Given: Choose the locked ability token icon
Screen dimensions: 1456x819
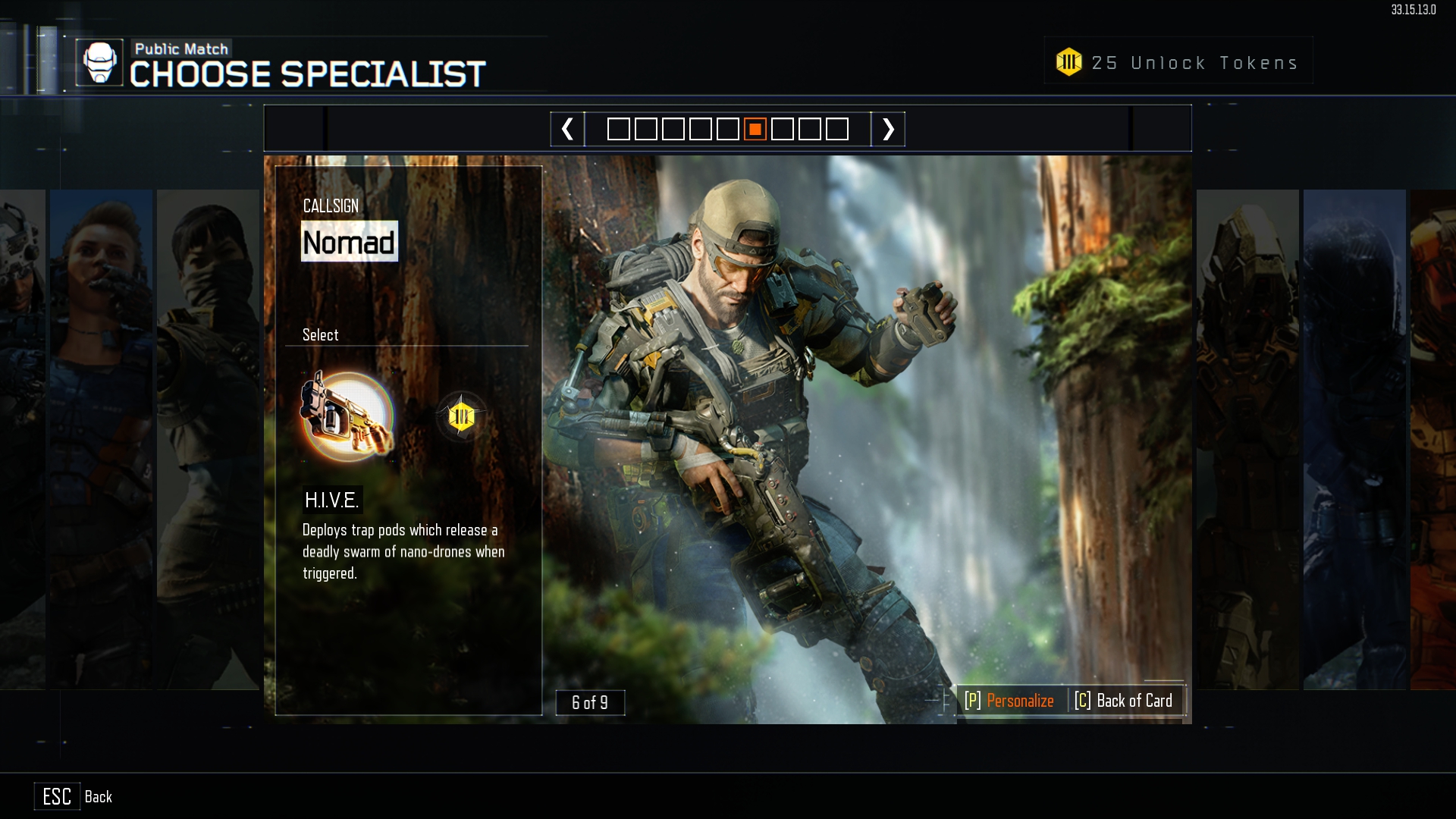Looking at the screenshot, I should point(461,416).
